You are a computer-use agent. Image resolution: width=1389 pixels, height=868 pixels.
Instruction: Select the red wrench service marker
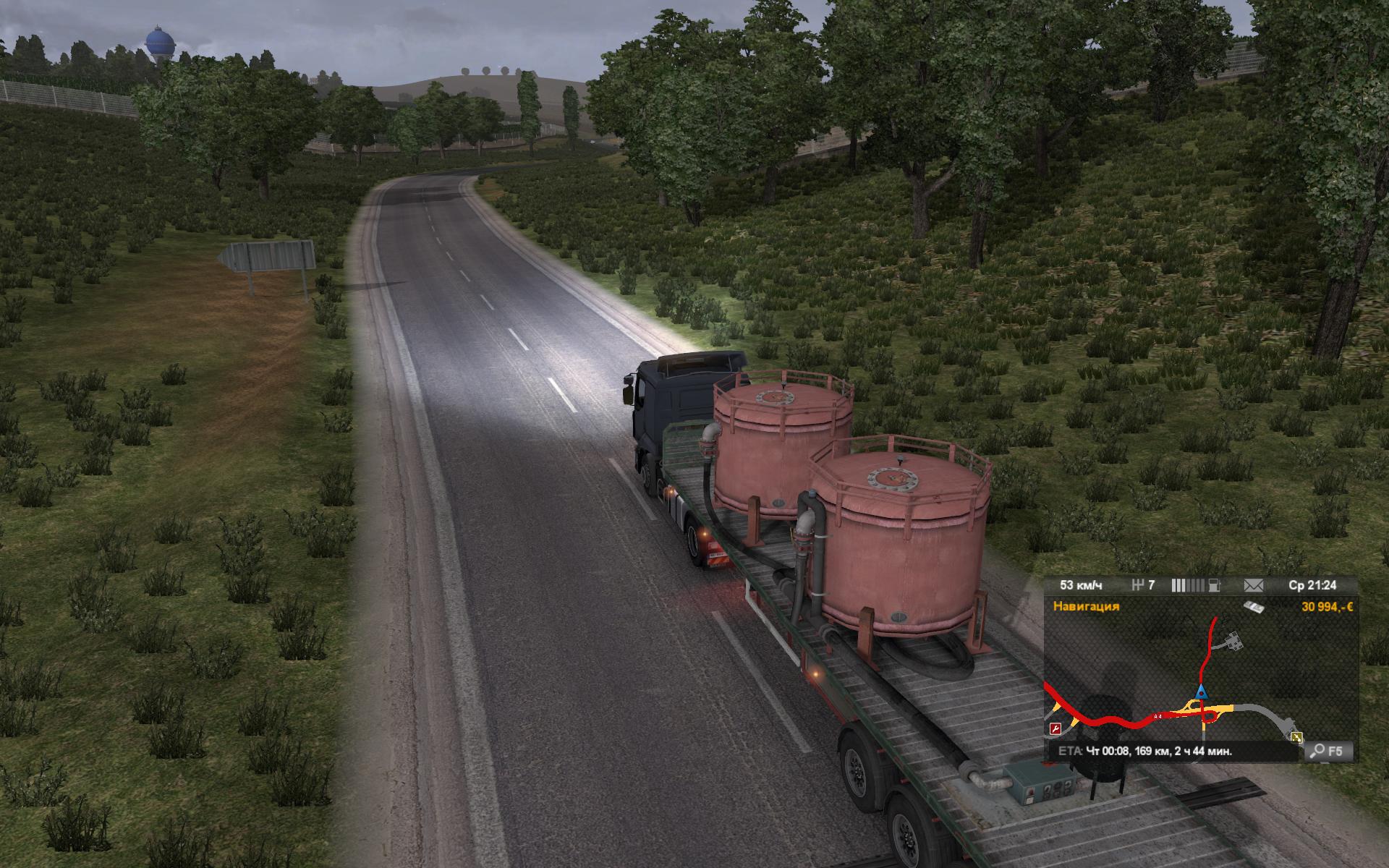coord(1055,728)
